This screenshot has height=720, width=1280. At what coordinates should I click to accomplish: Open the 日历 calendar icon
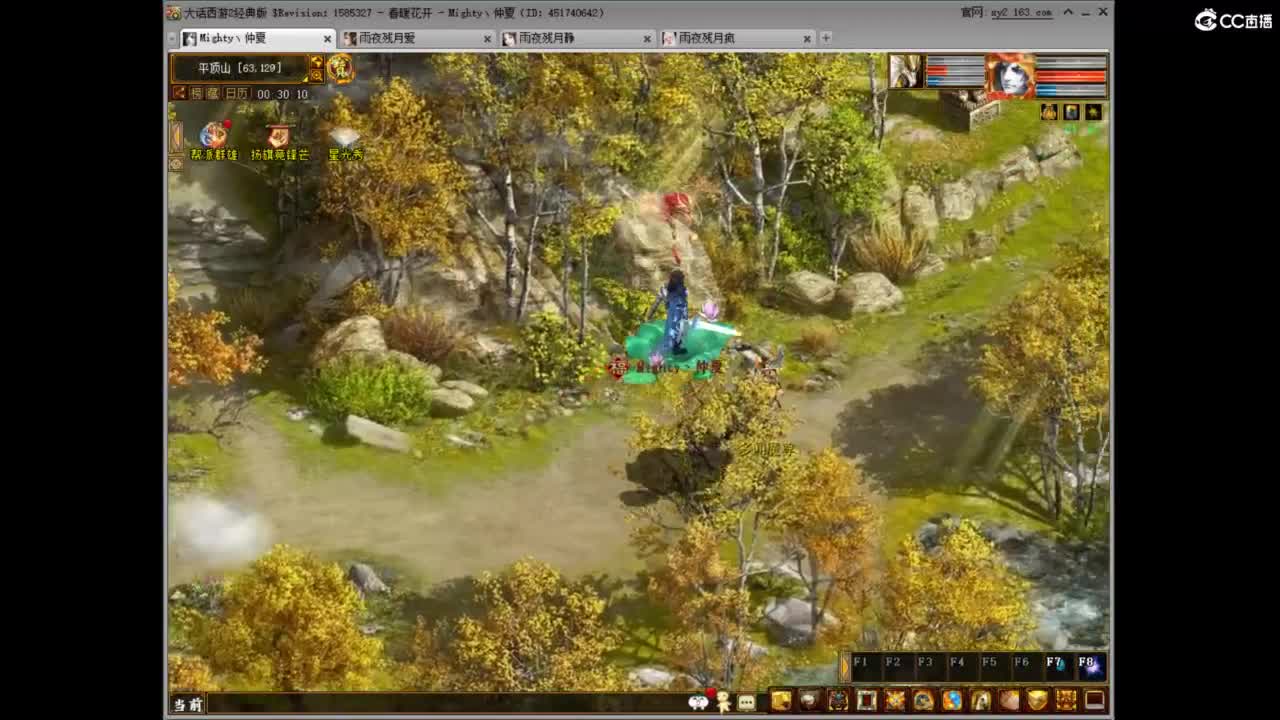235,94
